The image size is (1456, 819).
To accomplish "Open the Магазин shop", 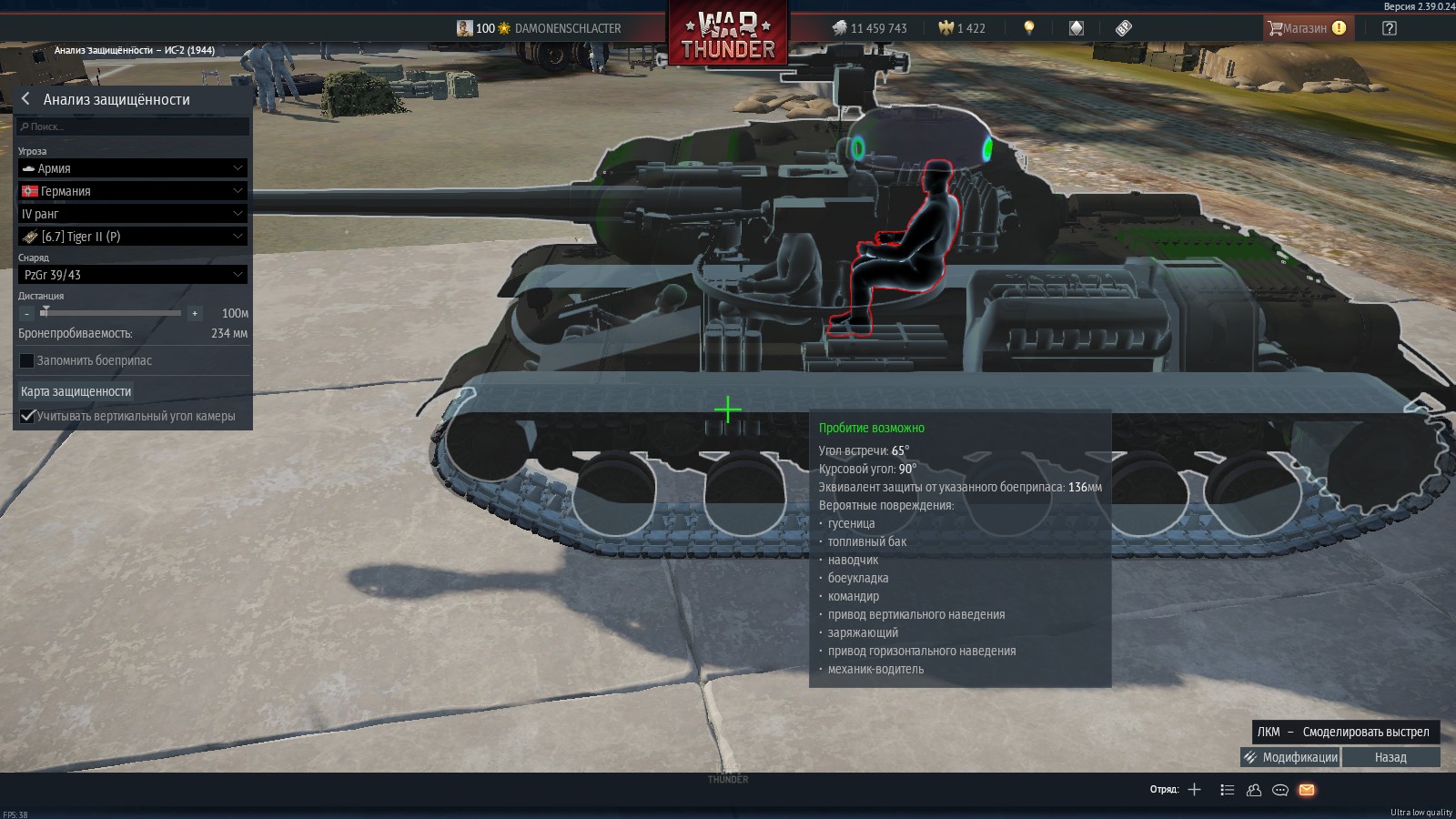I will [x=1306, y=28].
